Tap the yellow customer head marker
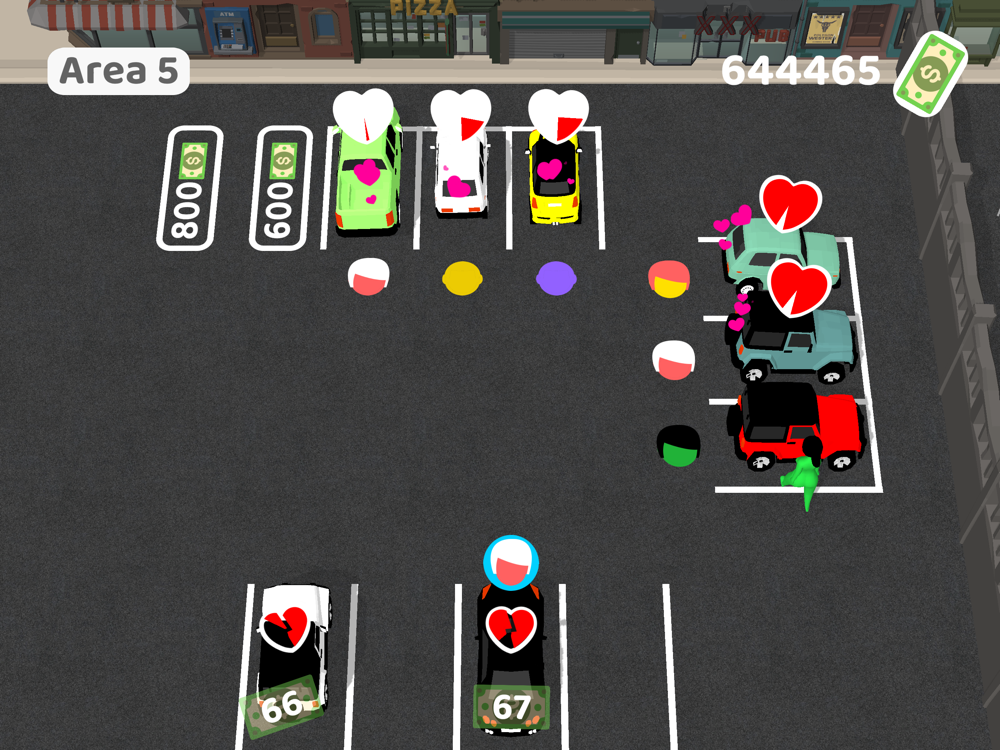Screen dimensions: 1000x750 (x=461, y=278)
